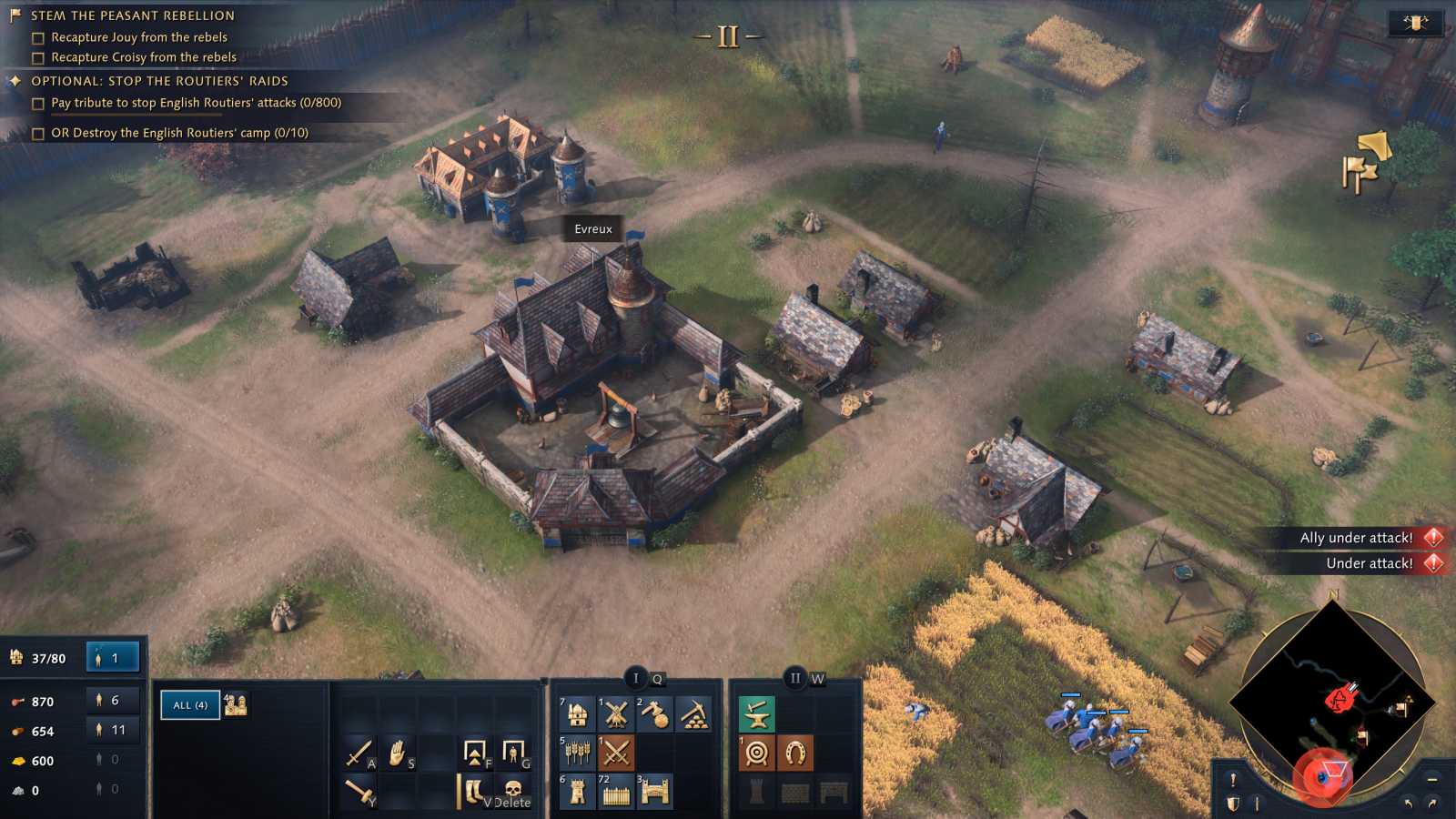The width and height of the screenshot is (1456, 819).
Task: Expand the objectives panel via the flag icon
Action: point(13,15)
